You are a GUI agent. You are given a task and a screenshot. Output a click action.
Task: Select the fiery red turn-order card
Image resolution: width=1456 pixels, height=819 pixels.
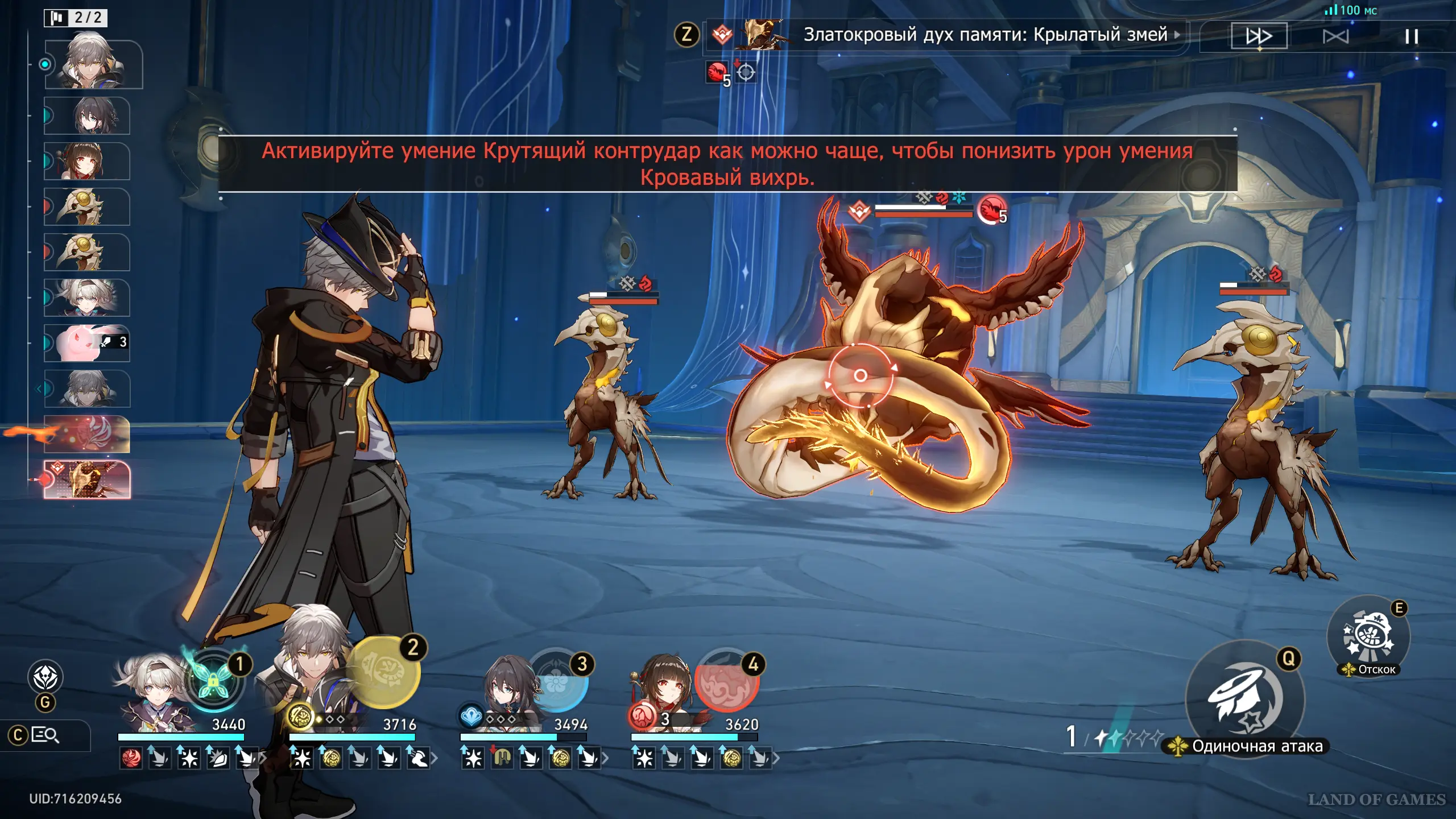click(87, 434)
